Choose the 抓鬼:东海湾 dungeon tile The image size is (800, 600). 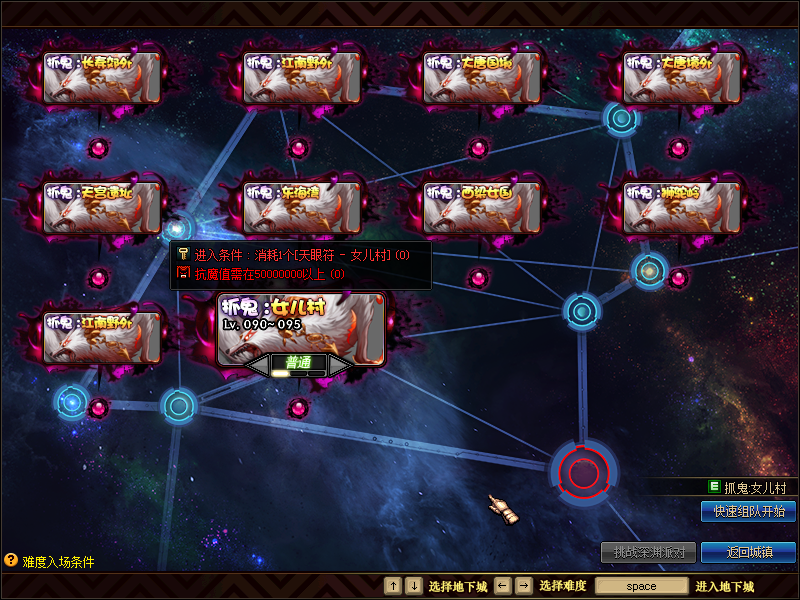coord(302,207)
